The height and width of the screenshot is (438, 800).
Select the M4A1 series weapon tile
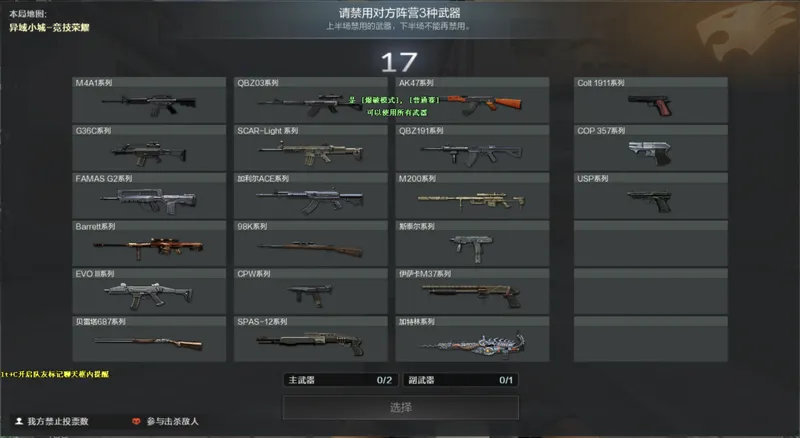(x=149, y=100)
